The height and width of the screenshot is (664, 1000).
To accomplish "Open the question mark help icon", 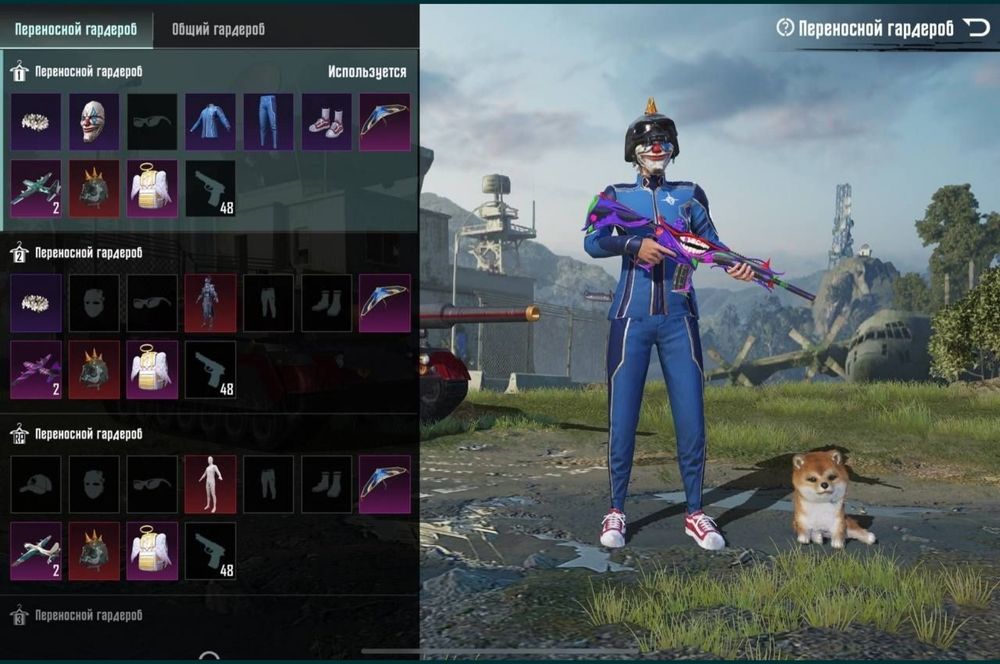I will point(785,28).
